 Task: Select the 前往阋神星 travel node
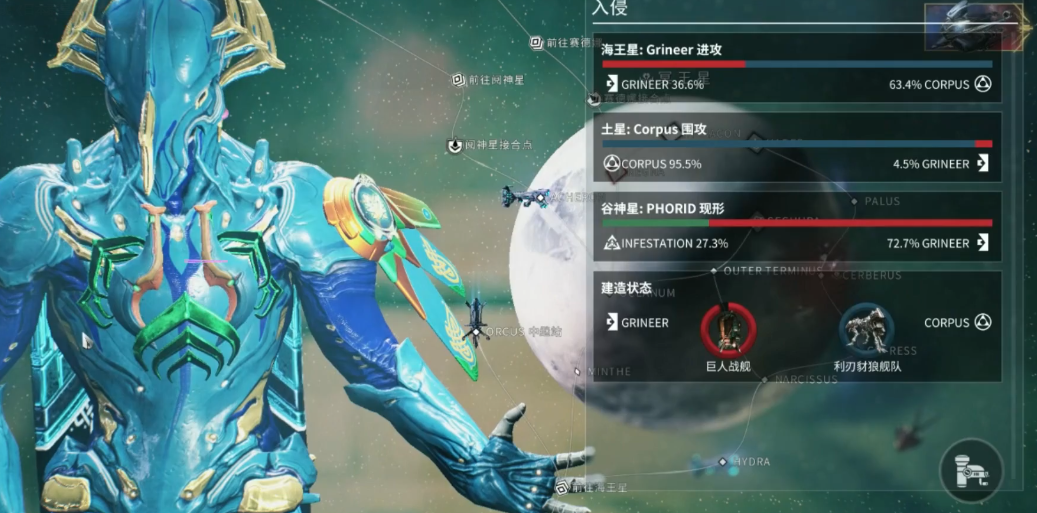(x=459, y=80)
